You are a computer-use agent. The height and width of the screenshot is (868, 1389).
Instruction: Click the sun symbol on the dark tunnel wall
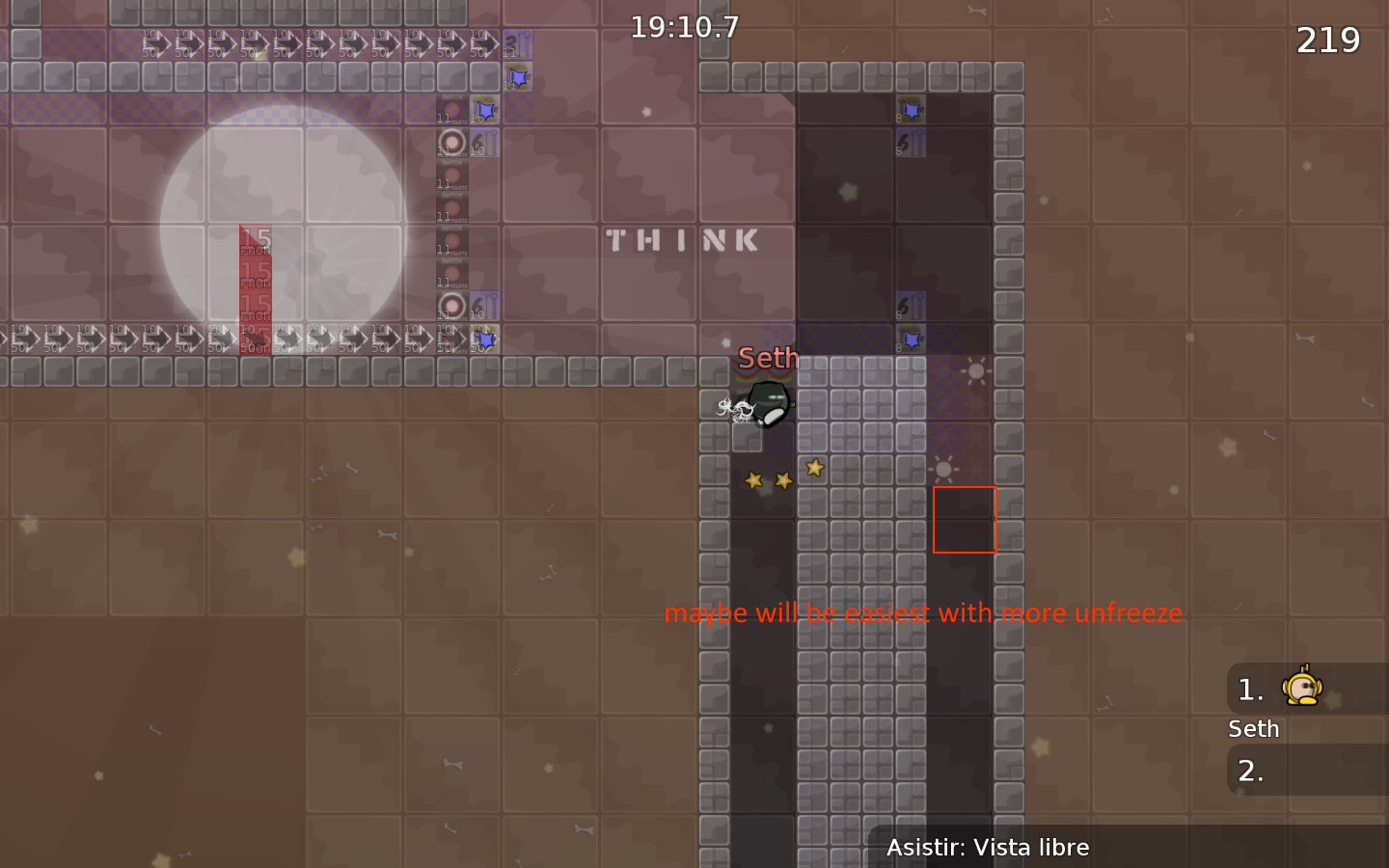[974, 368]
